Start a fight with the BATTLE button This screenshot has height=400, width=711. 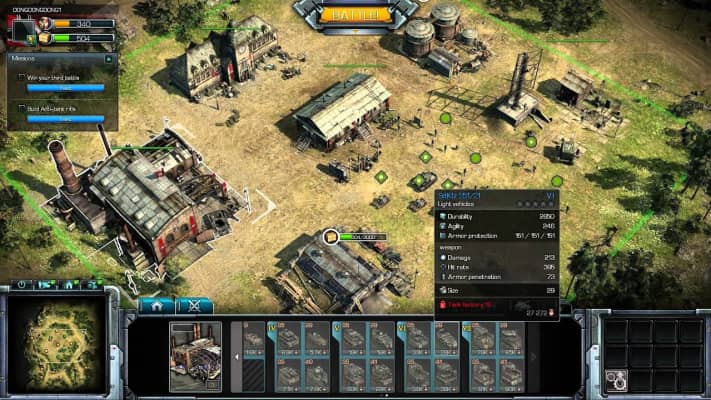pos(355,13)
